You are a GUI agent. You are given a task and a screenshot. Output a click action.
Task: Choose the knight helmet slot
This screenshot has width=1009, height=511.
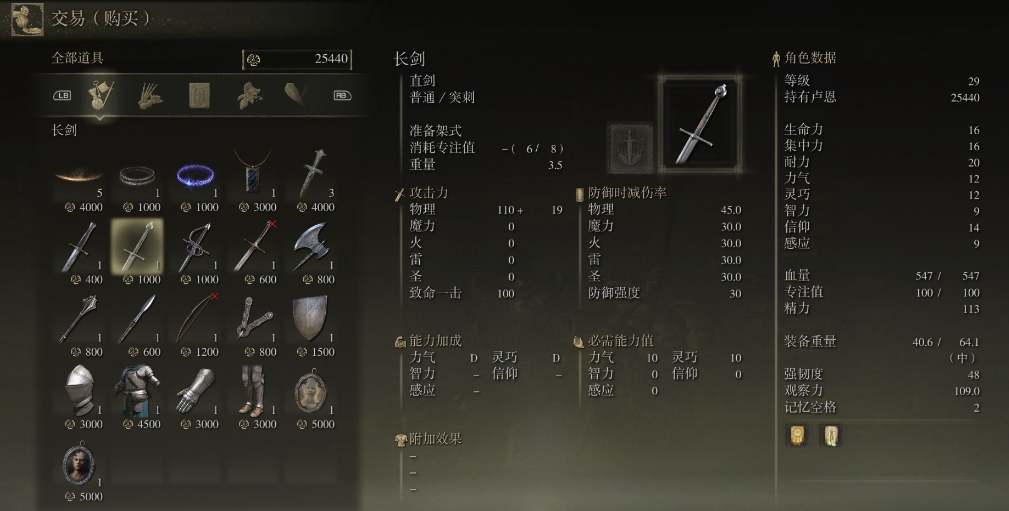pyautogui.click(x=80, y=391)
